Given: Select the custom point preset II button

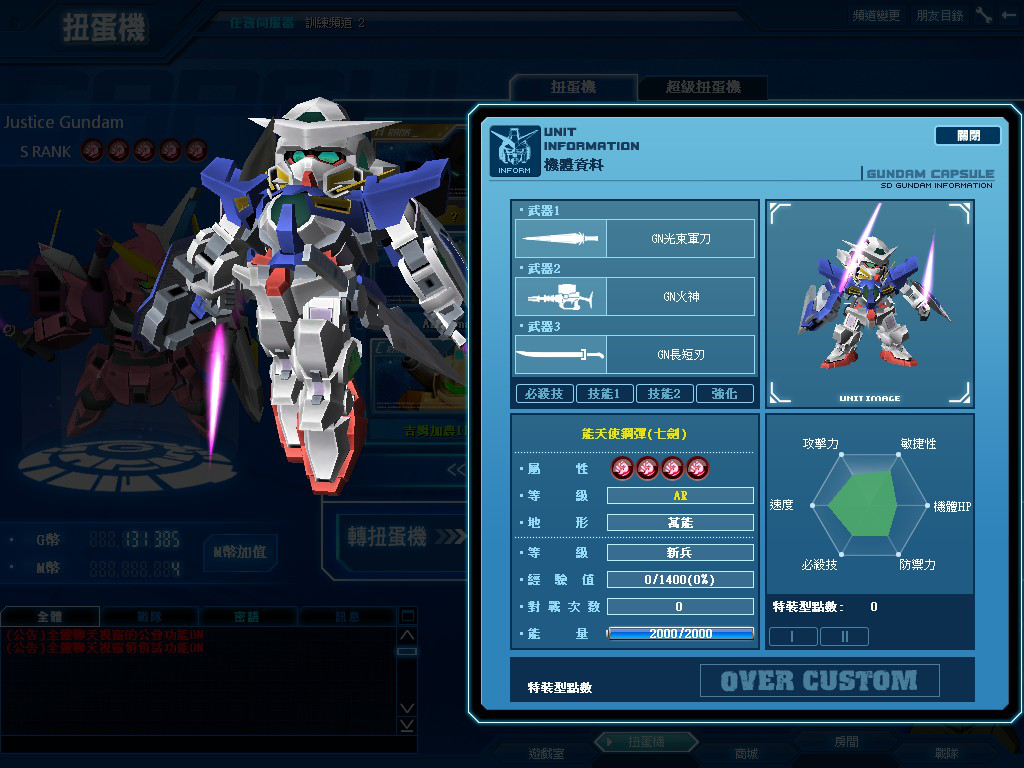Looking at the screenshot, I should pos(845,636).
